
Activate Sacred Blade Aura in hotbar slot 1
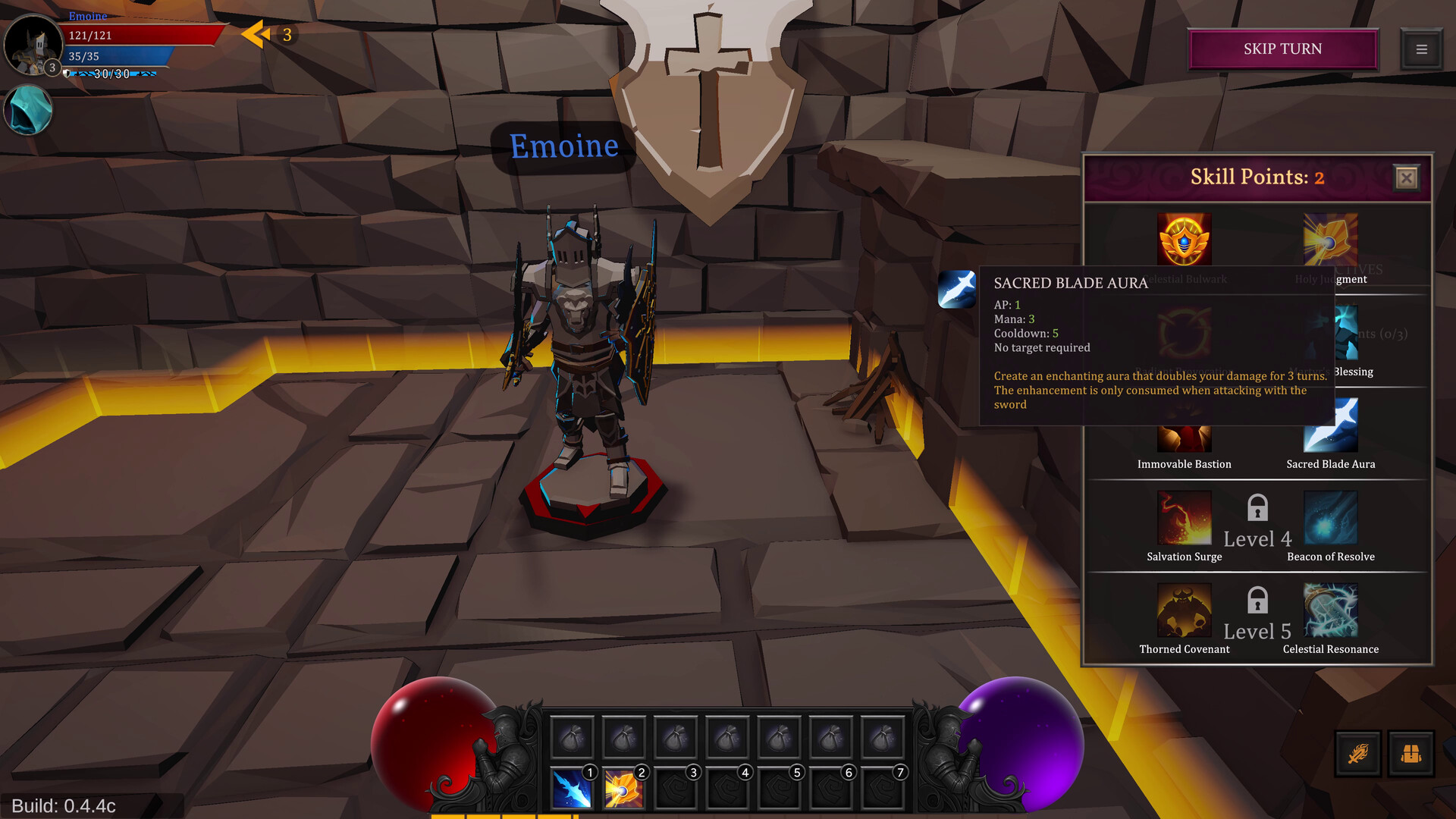[x=573, y=787]
